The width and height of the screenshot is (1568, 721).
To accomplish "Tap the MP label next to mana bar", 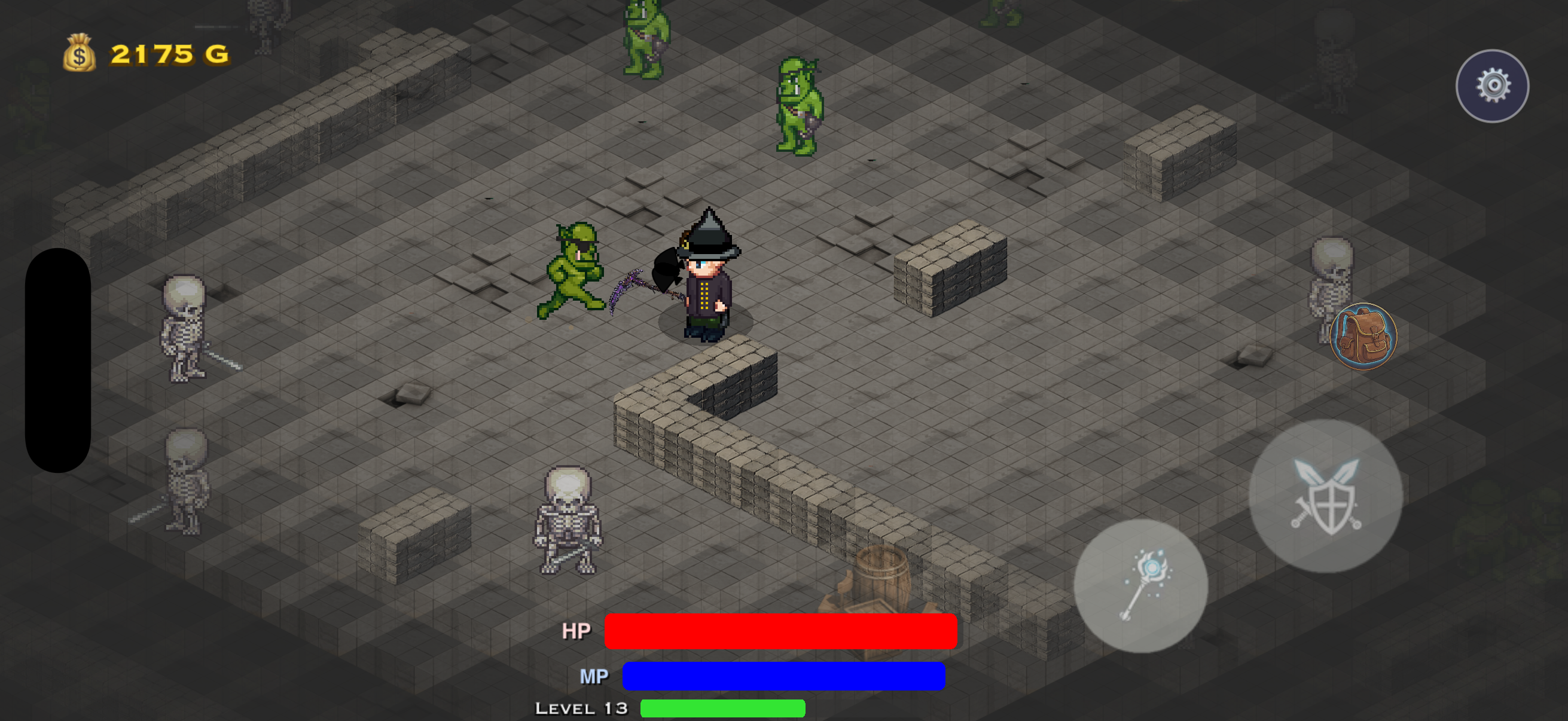I will [x=593, y=676].
